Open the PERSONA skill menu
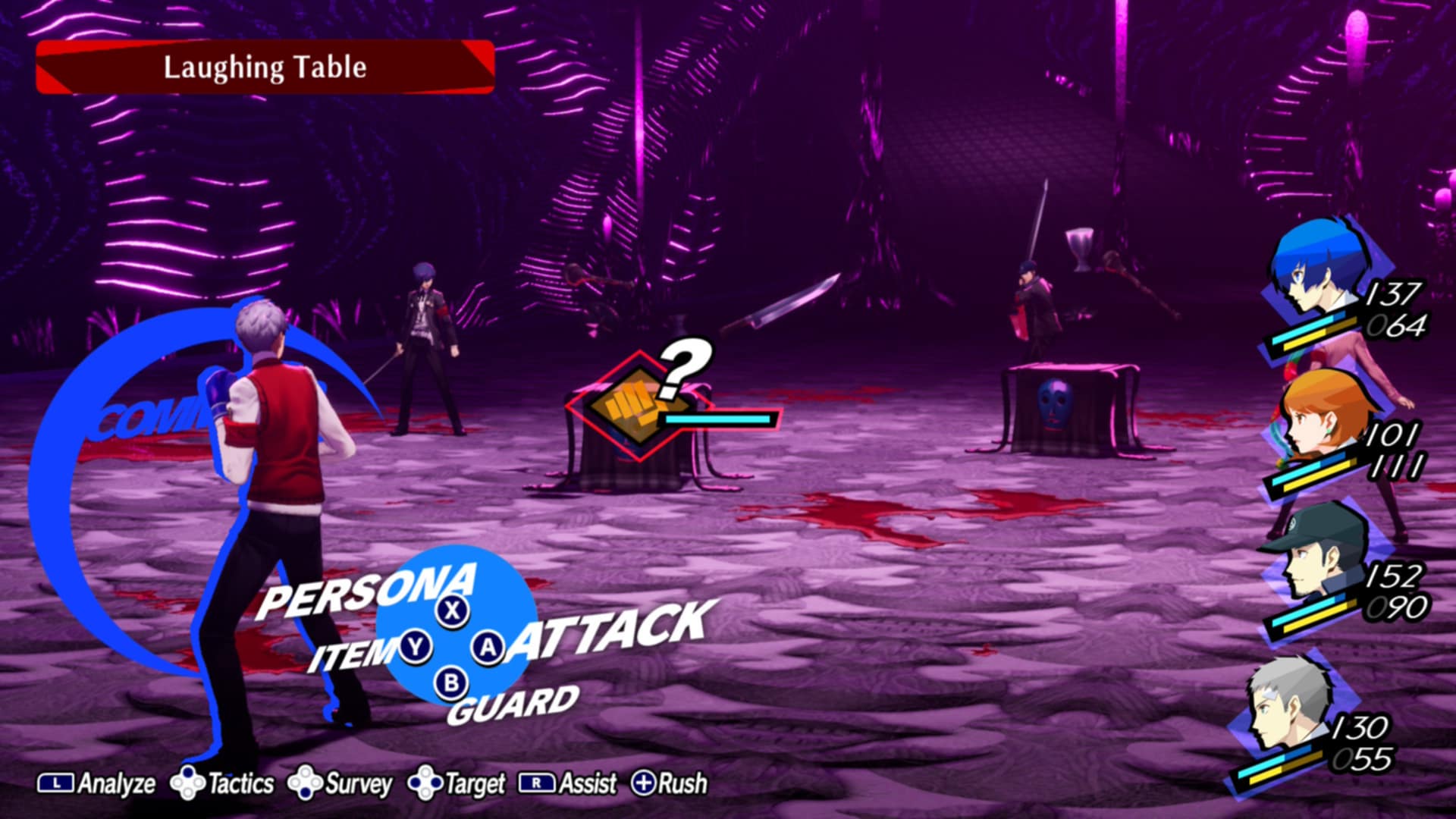Viewport: 1456px width, 819px height. tap(368, 591)
